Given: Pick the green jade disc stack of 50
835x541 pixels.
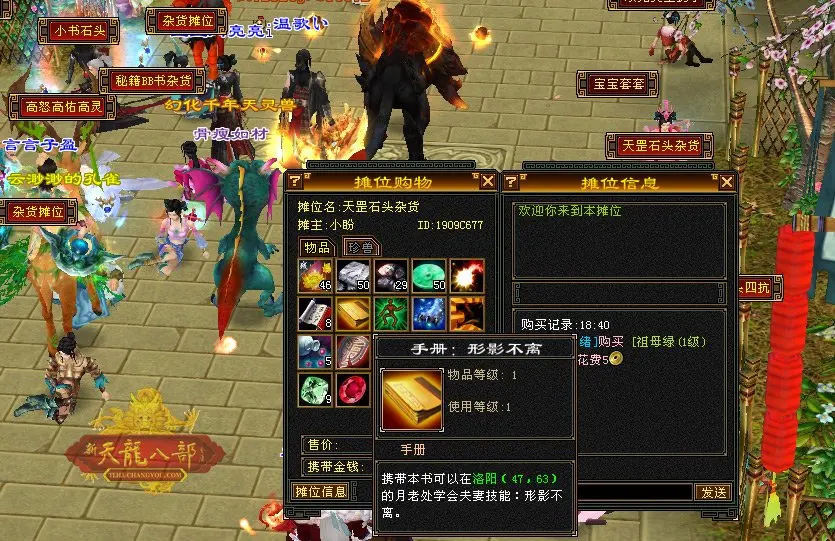Looking at the screenshot, I should click(429, 276).
